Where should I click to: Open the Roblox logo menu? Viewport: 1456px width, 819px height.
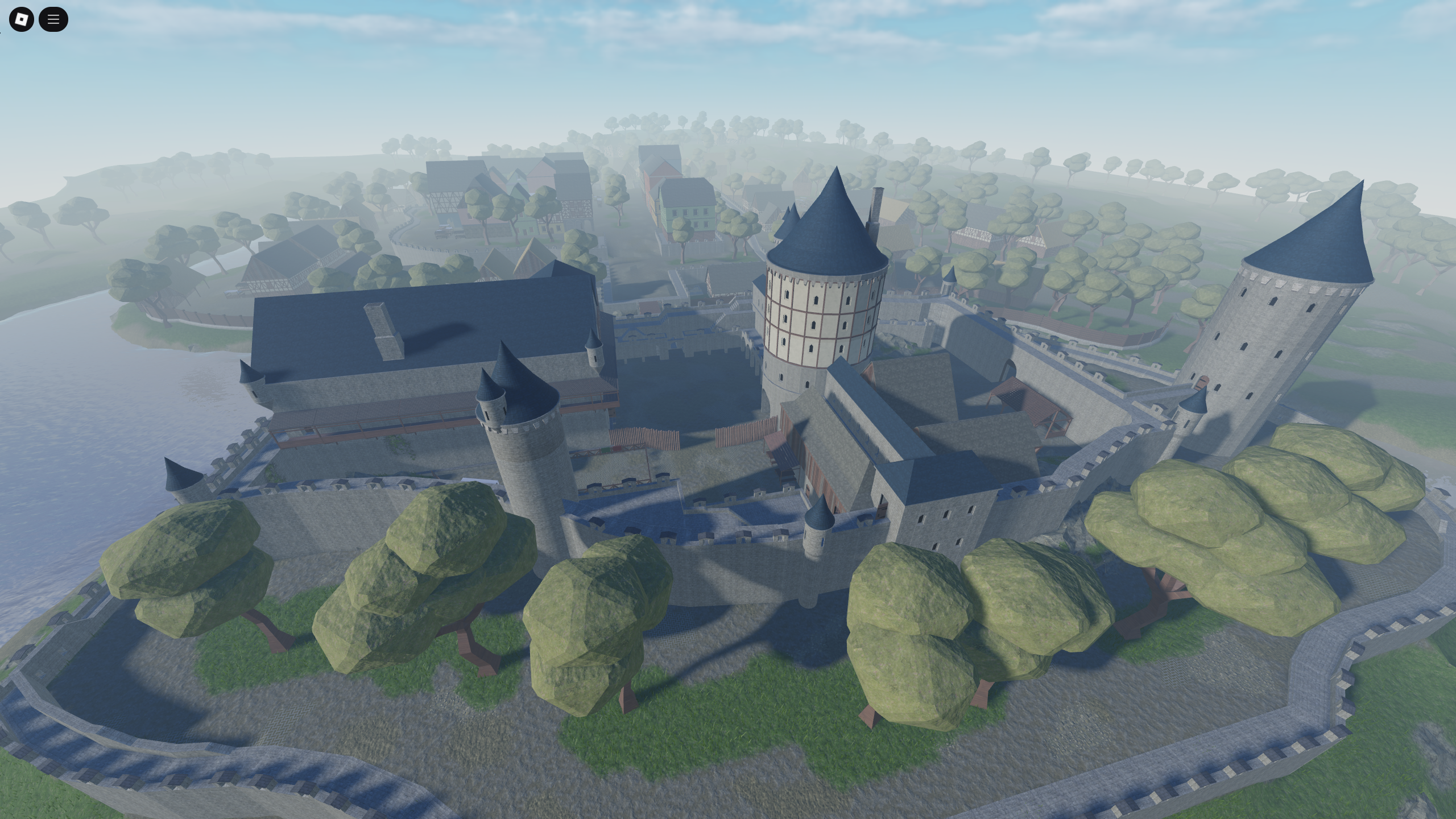[x=21, y=19]
